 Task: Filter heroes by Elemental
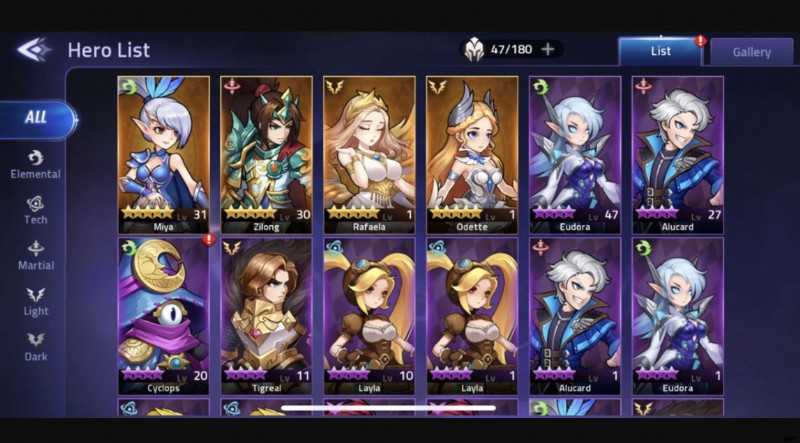(x=36, y=164)
